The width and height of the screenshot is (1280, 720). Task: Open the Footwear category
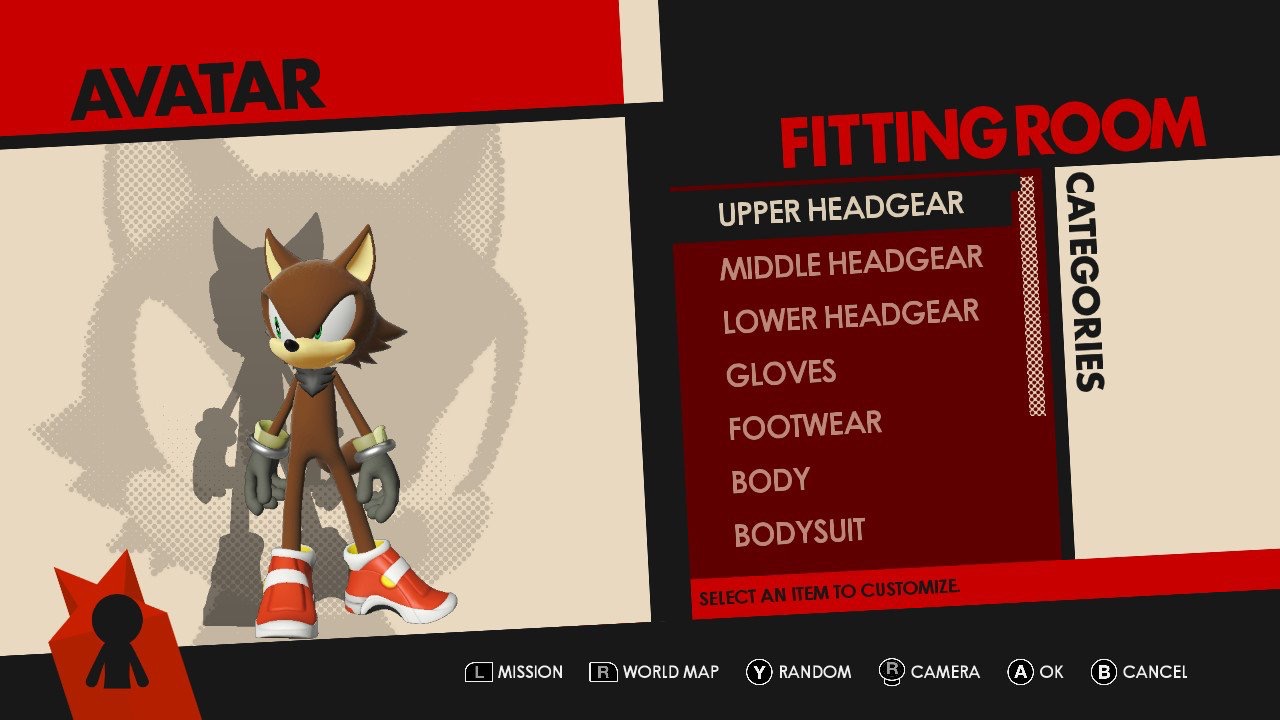click(x=805, y=427)
